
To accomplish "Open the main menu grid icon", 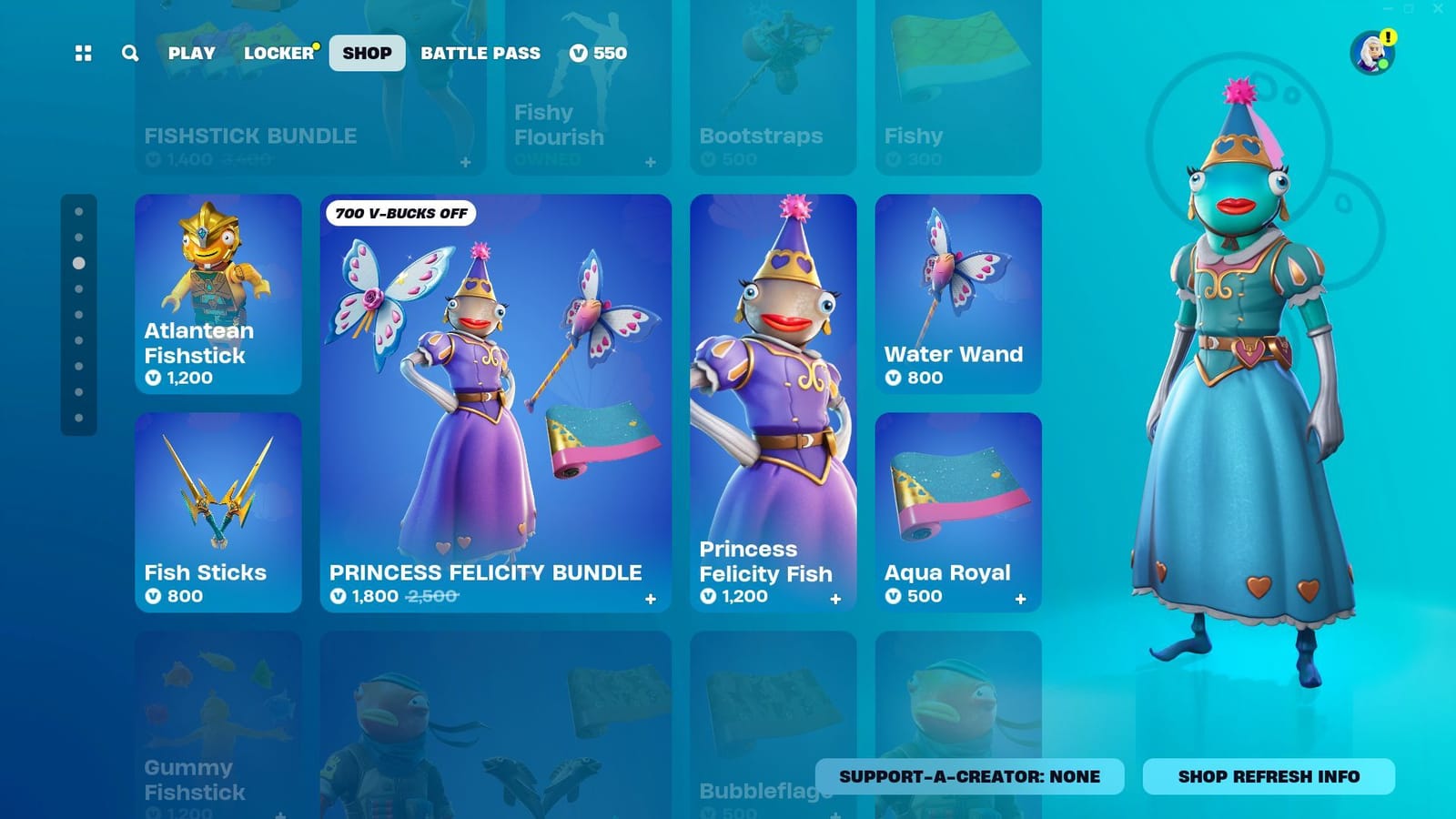I will [83, 53].
